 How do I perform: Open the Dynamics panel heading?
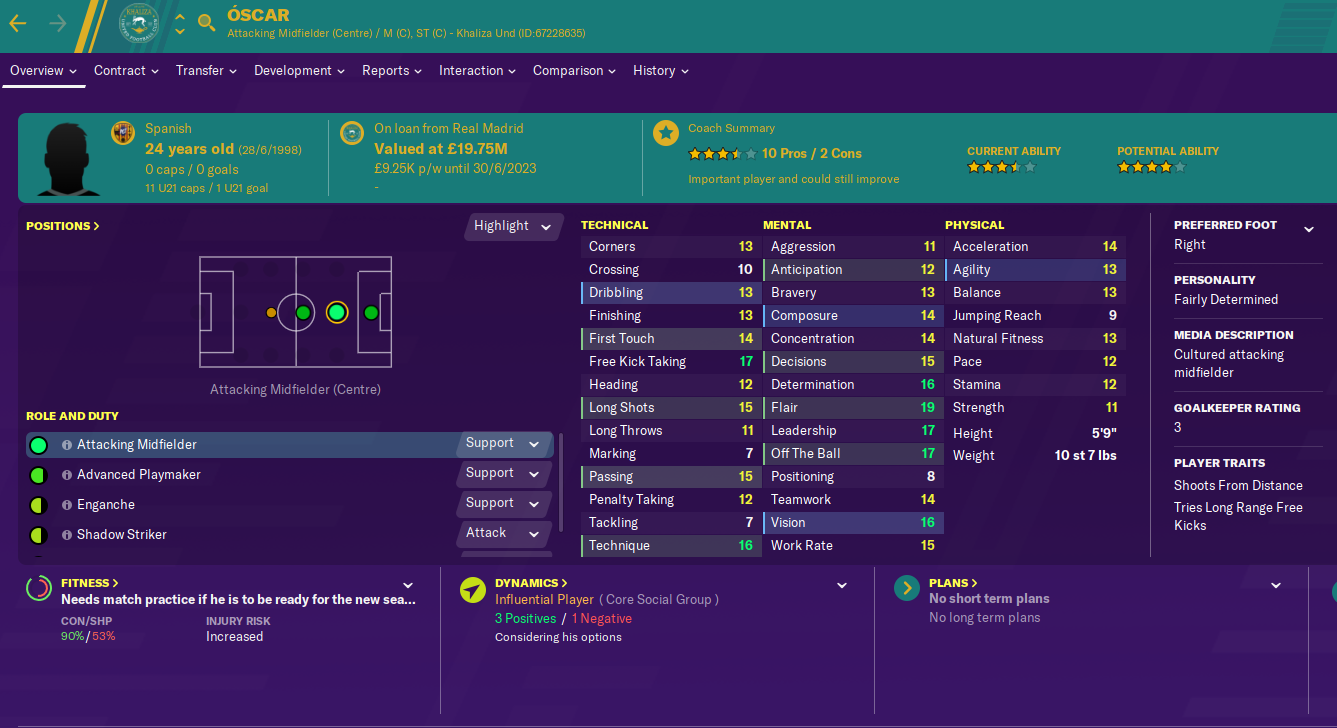tap(531, 583)
